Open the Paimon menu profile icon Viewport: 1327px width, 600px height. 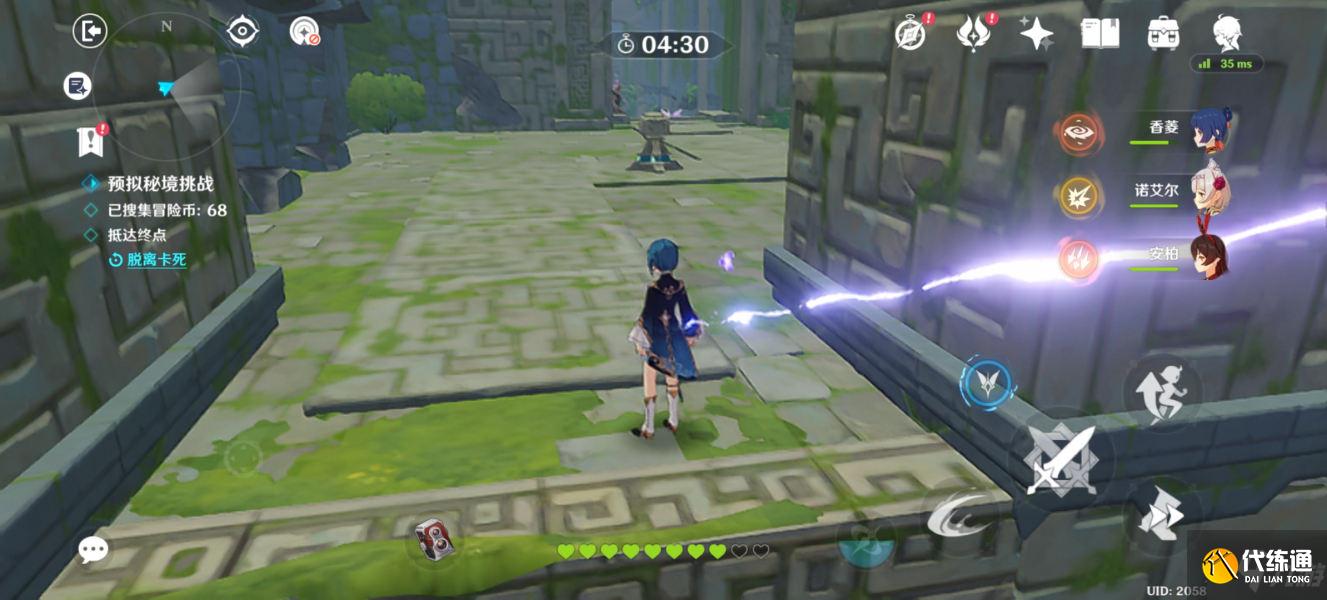[1226, 34]
